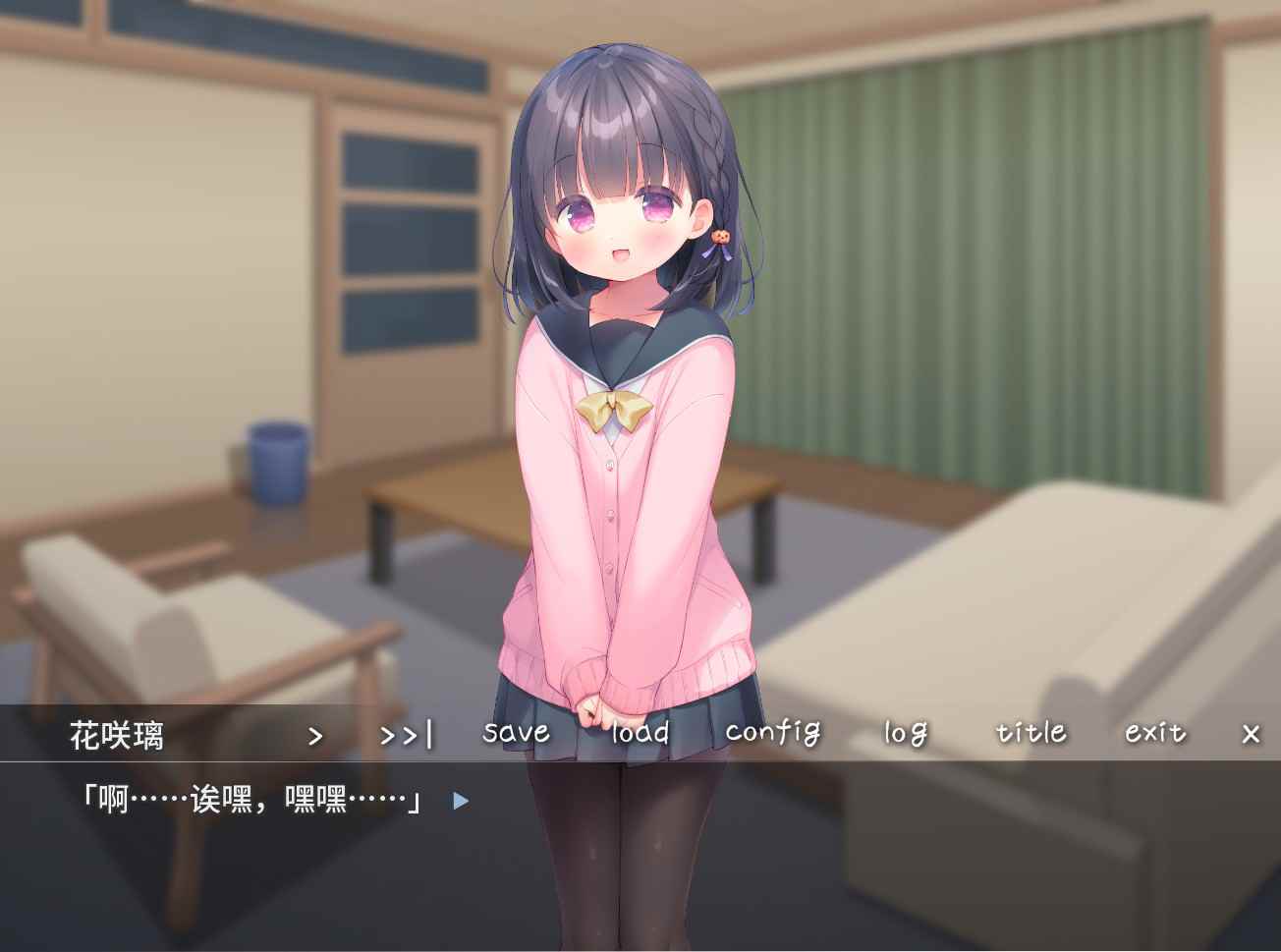
Task: Return to the title screen
Action: point(1030,732)
